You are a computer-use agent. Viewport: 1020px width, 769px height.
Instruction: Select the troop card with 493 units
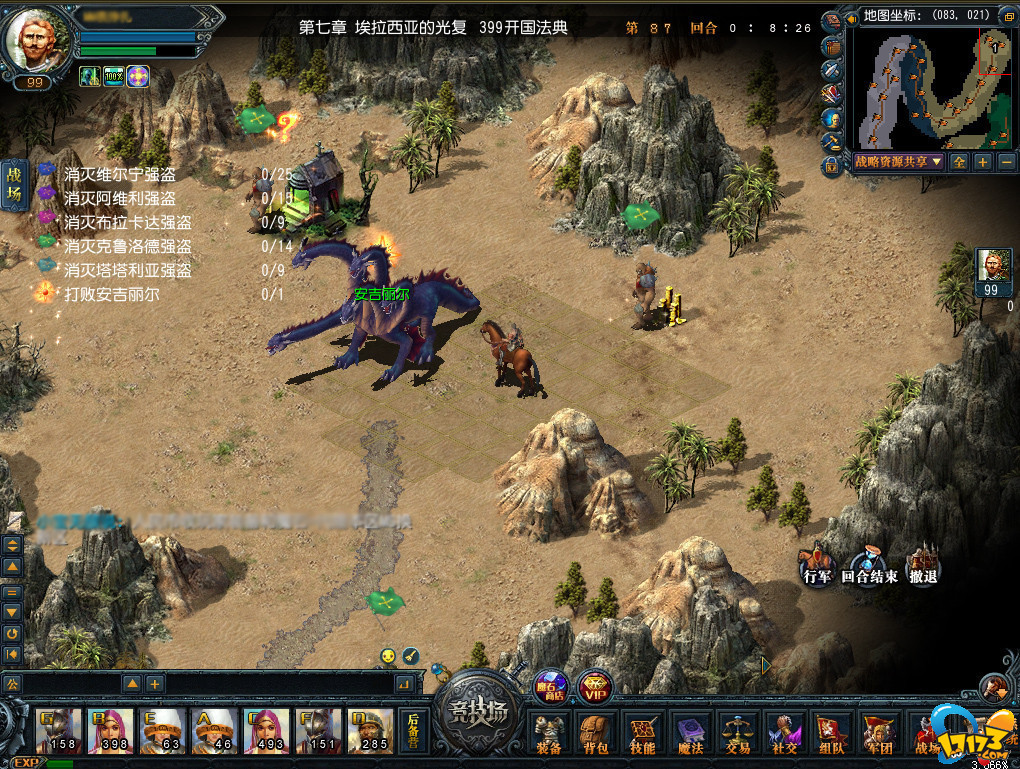coord(267,732)
